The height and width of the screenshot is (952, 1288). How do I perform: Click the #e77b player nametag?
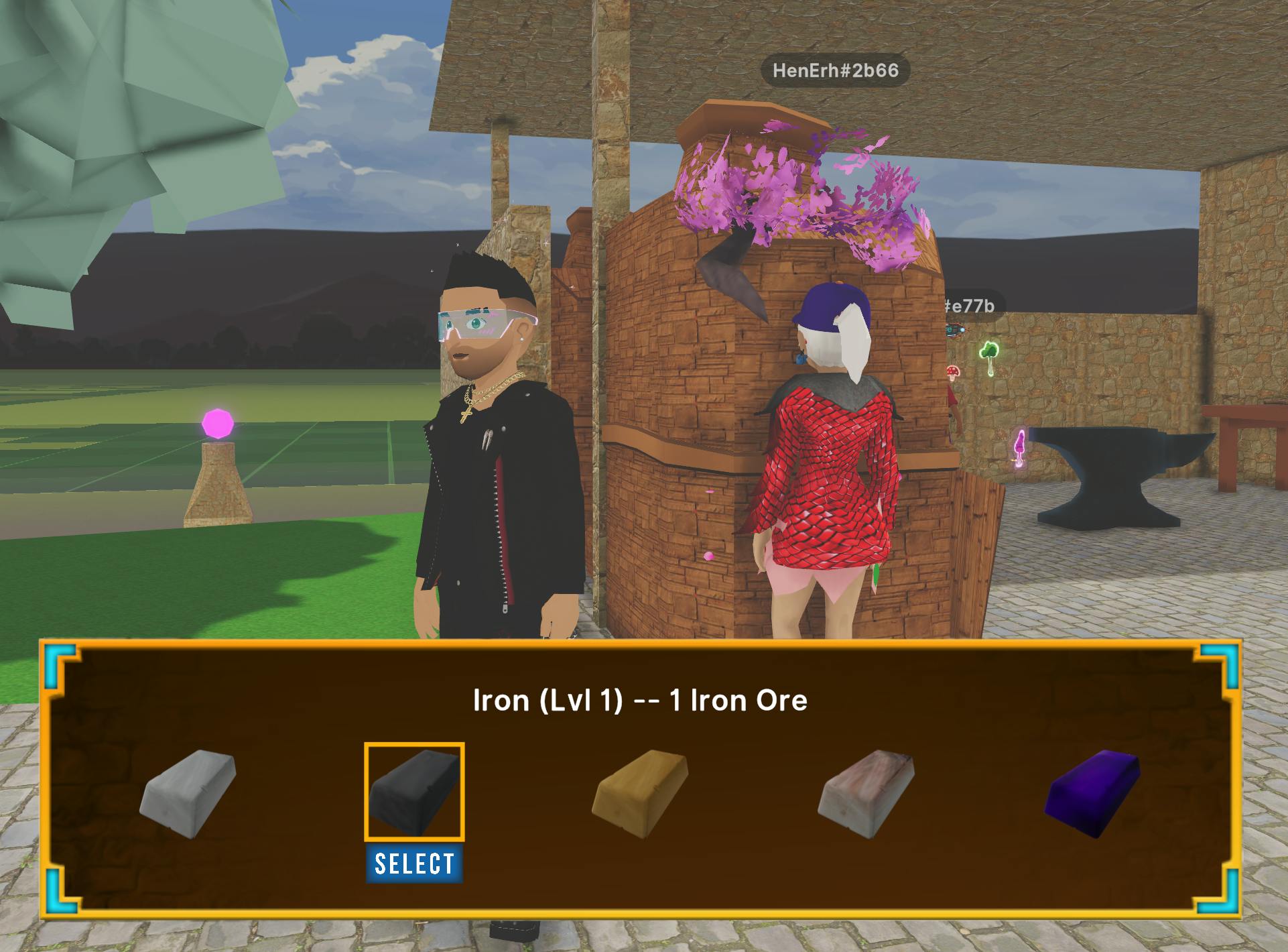click(970, 305)
